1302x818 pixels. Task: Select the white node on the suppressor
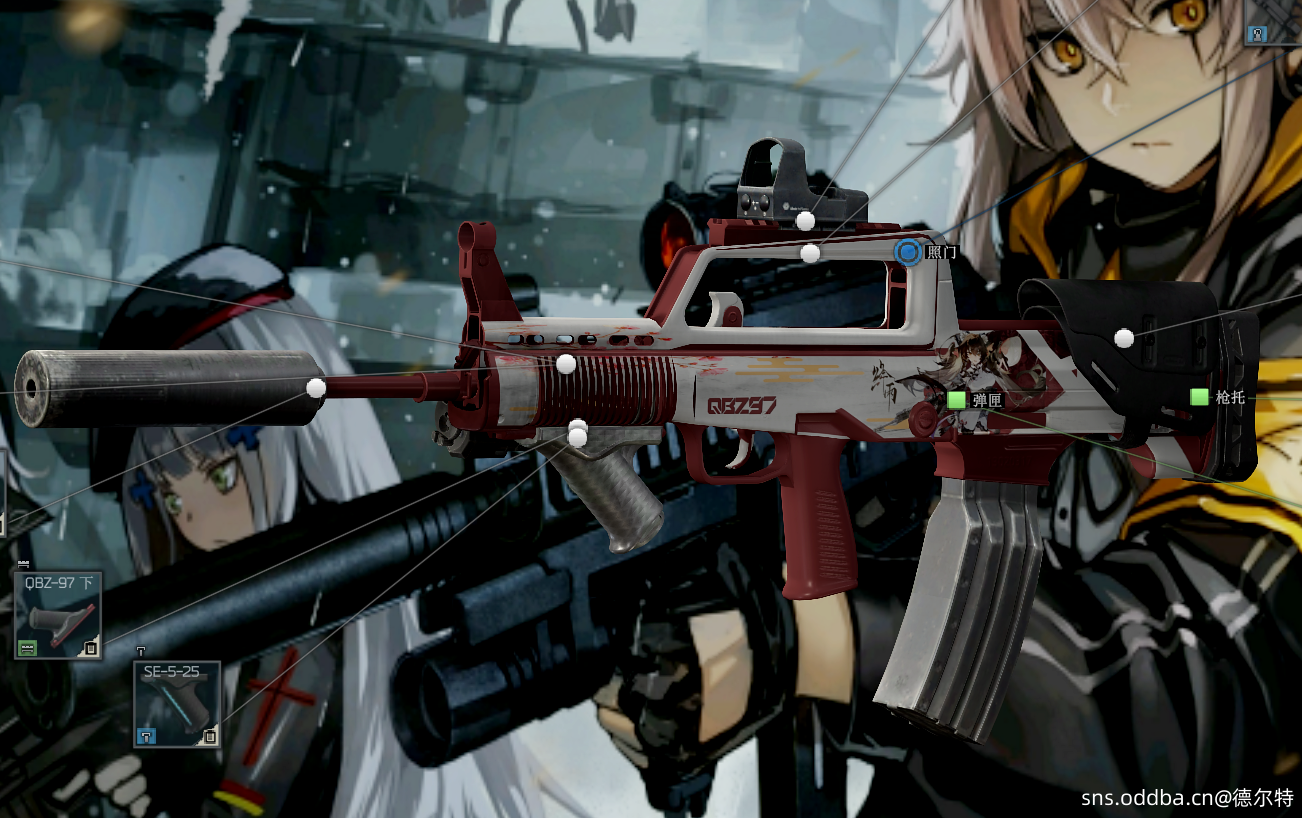(x=316, y=388)
